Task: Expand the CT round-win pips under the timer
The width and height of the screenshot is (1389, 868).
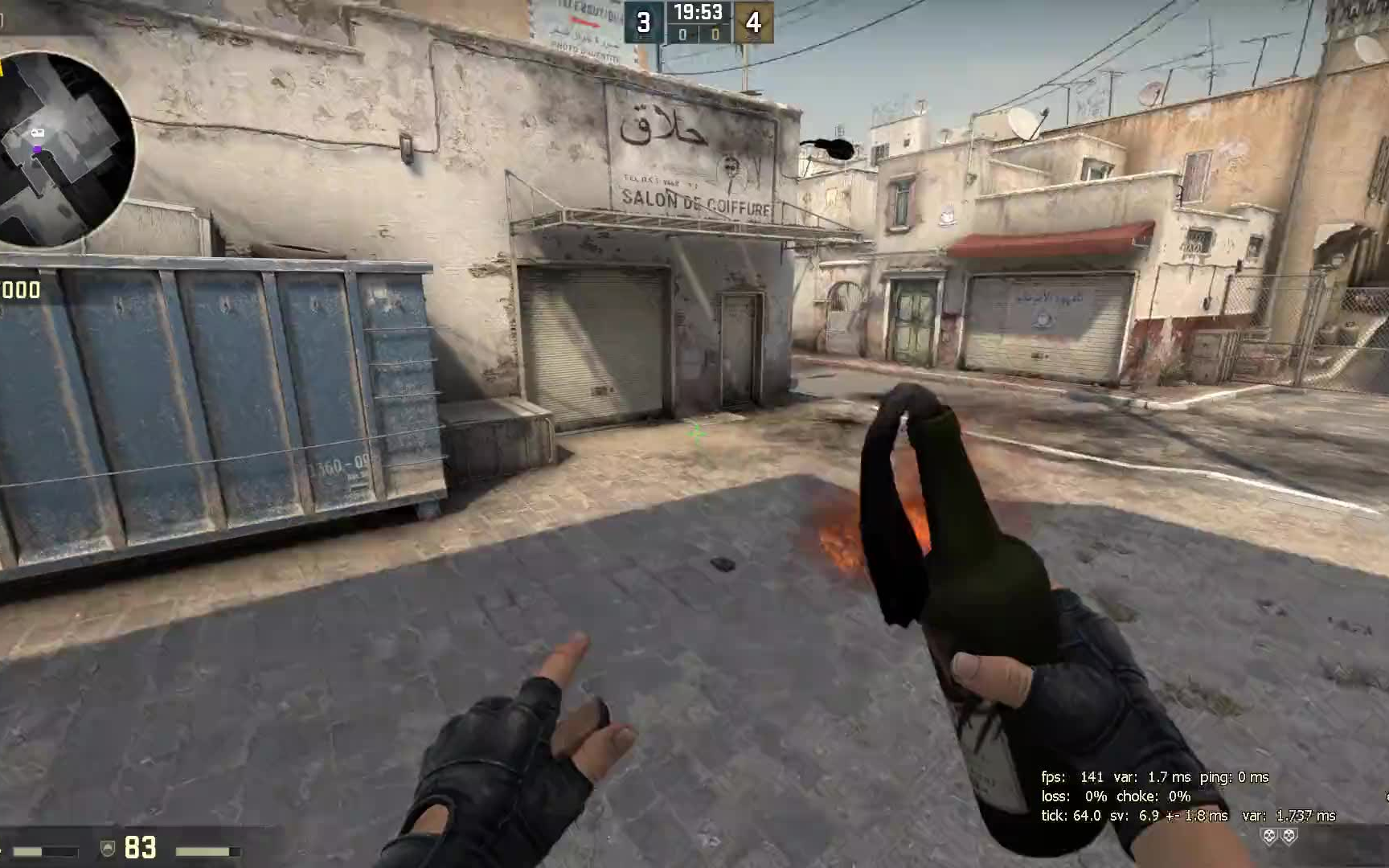Action: pos(681,35)
